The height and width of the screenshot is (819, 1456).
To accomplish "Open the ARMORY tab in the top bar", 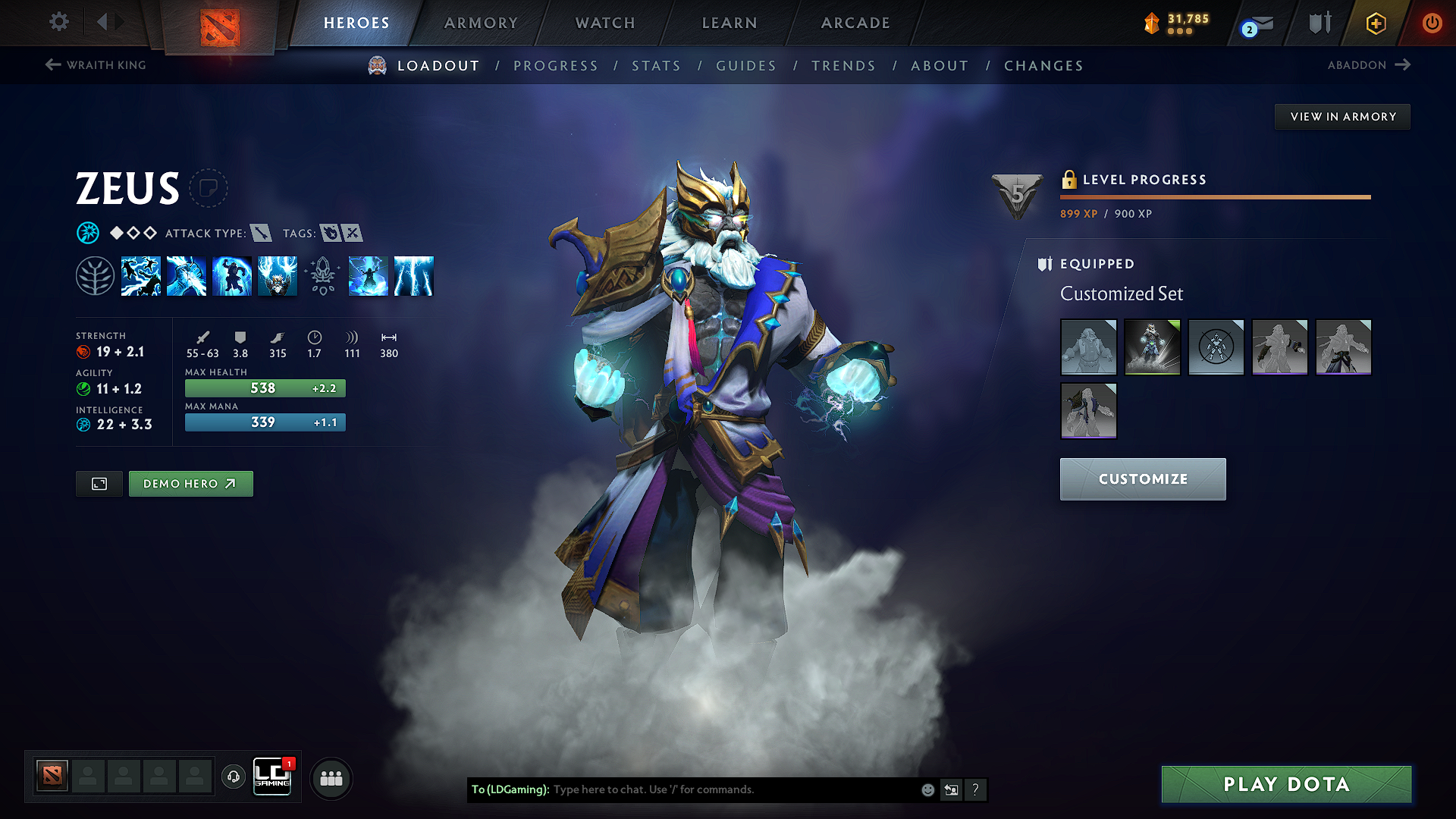I will (481, 23).
